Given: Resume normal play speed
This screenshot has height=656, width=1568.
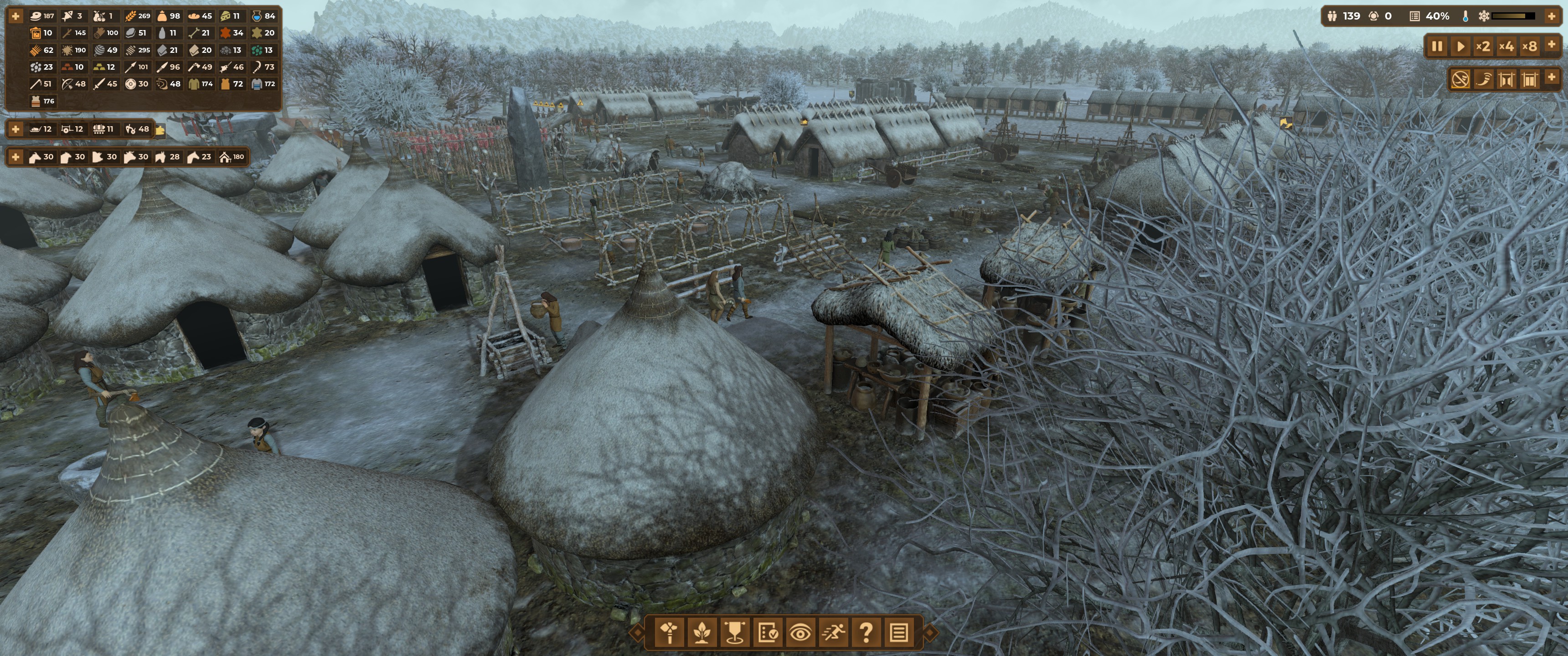Looking at the screenshot, I should pyautogui.click(x=1460, y=46).
